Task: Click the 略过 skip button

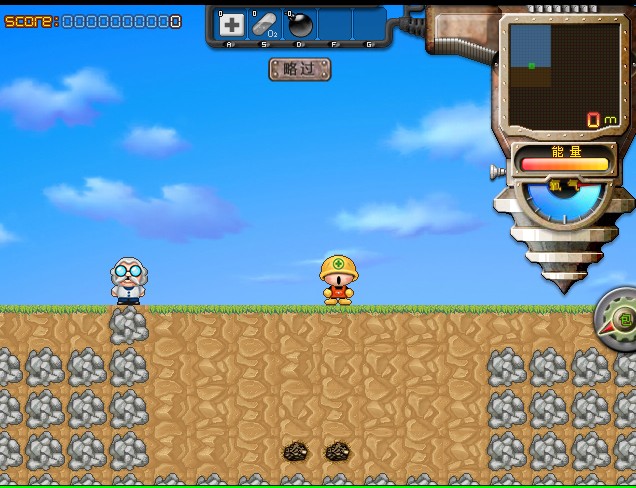Action: click(x=299, y=69)
